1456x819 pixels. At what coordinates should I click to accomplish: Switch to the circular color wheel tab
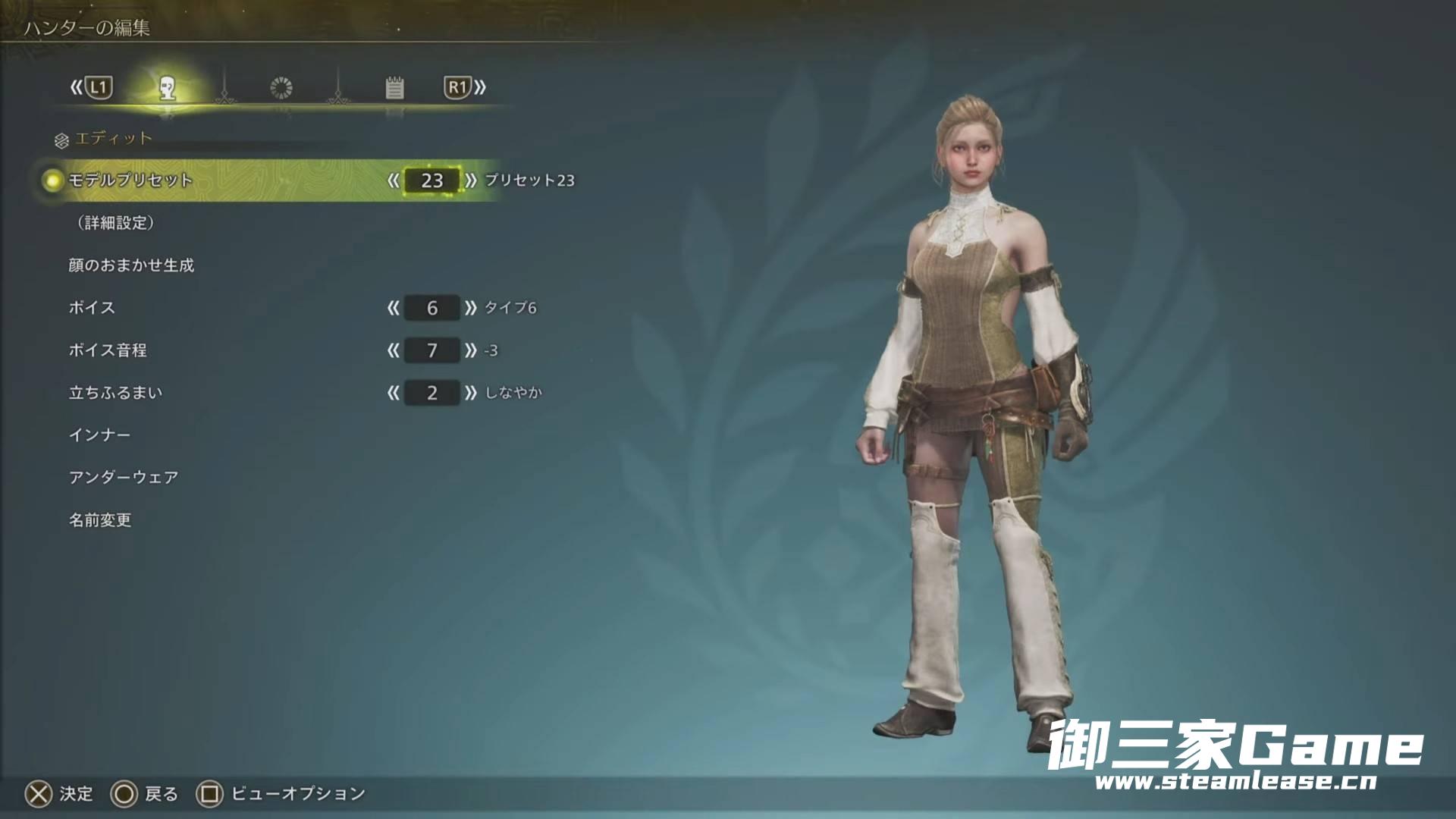(281, 88)
